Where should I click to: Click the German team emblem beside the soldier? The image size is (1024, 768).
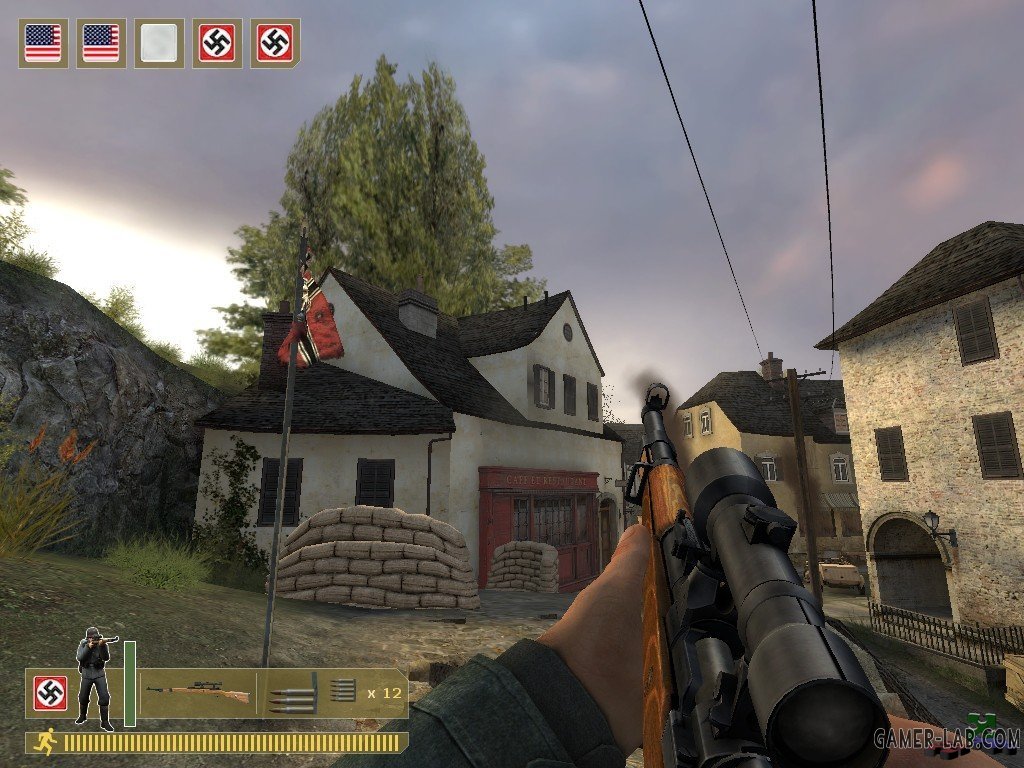(50, 693)
